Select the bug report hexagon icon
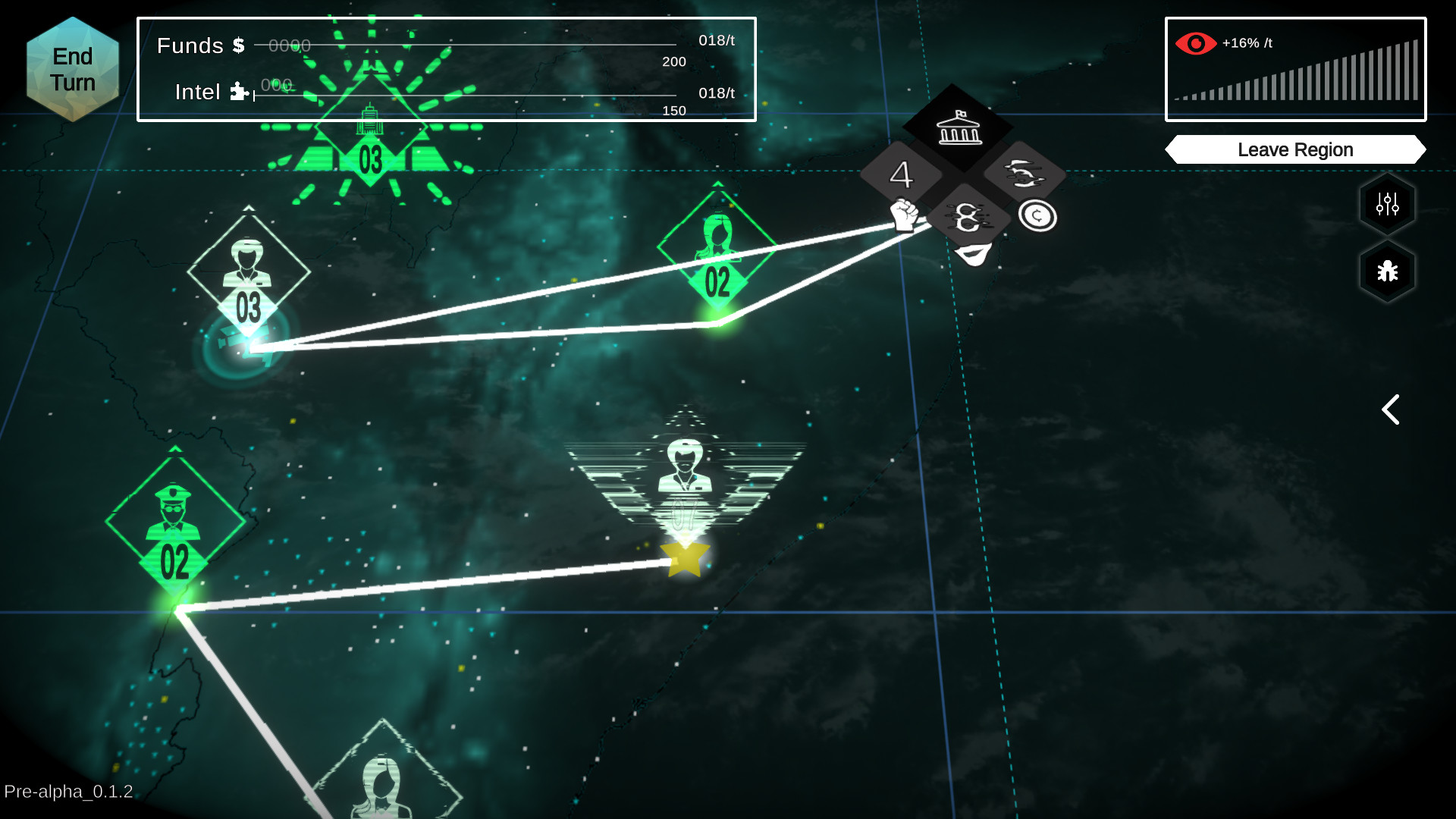The height and width of the screenshot is (819, 1456). [1386, 271]
